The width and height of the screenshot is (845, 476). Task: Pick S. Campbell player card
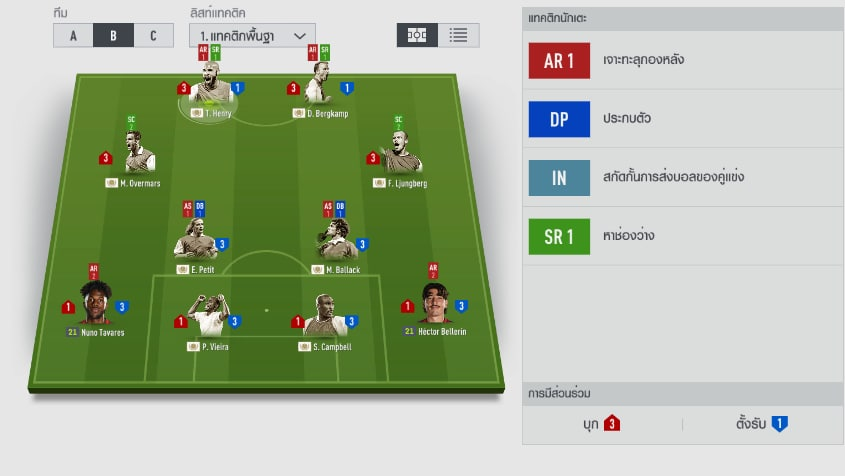click(324, 321)
